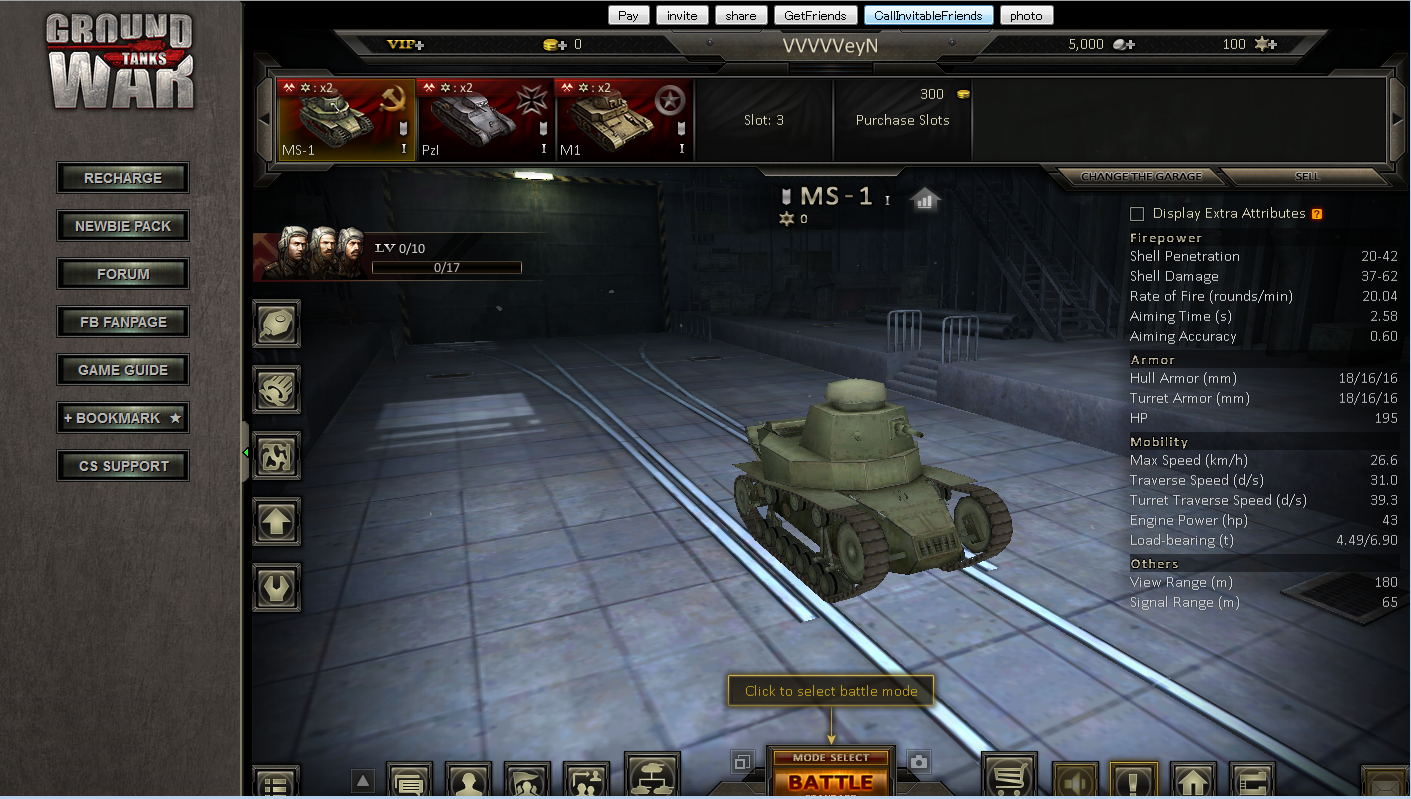Purchase additional garage slots
Image resolution: width=1411 pixels, height=799 pixels.
[902, 120]
